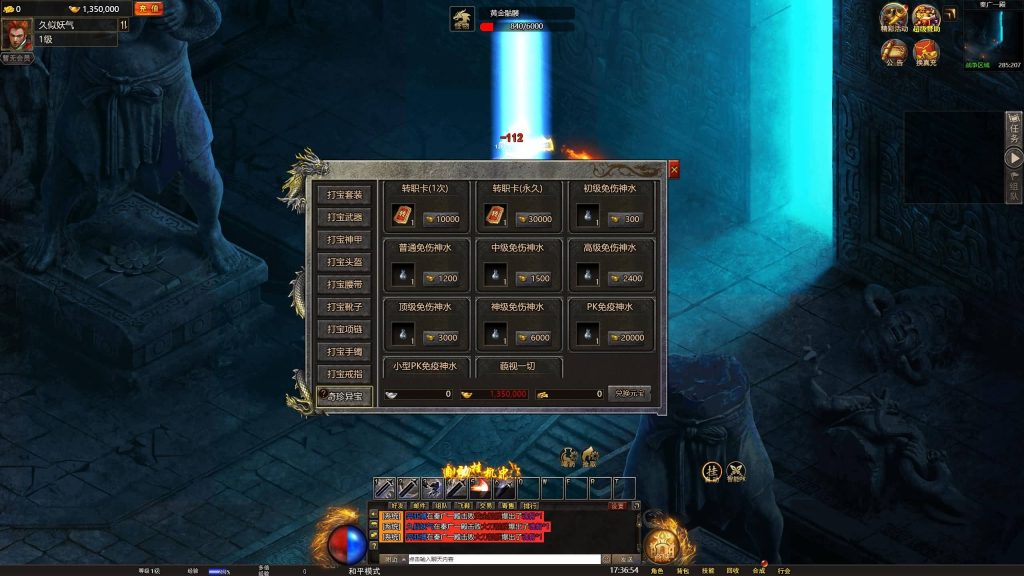Viewport: 1024px width, 576px height.
Task: Click the orange 充值 recharge button
Action: pyautogui.click(x=148, y=9)
